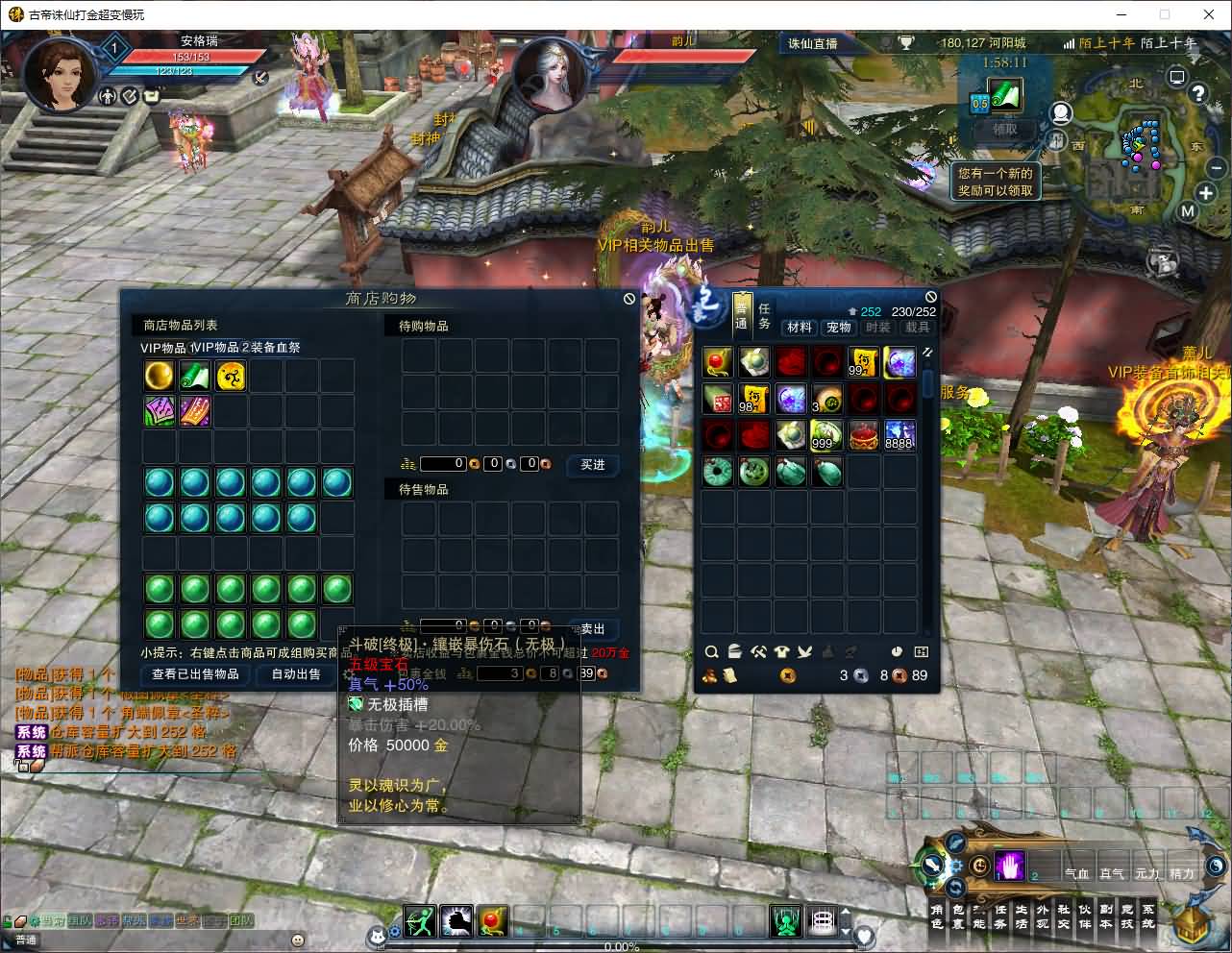Close the 商店购物 shop window
This screenshot has height=953, width=1232.
click(629, 299)
